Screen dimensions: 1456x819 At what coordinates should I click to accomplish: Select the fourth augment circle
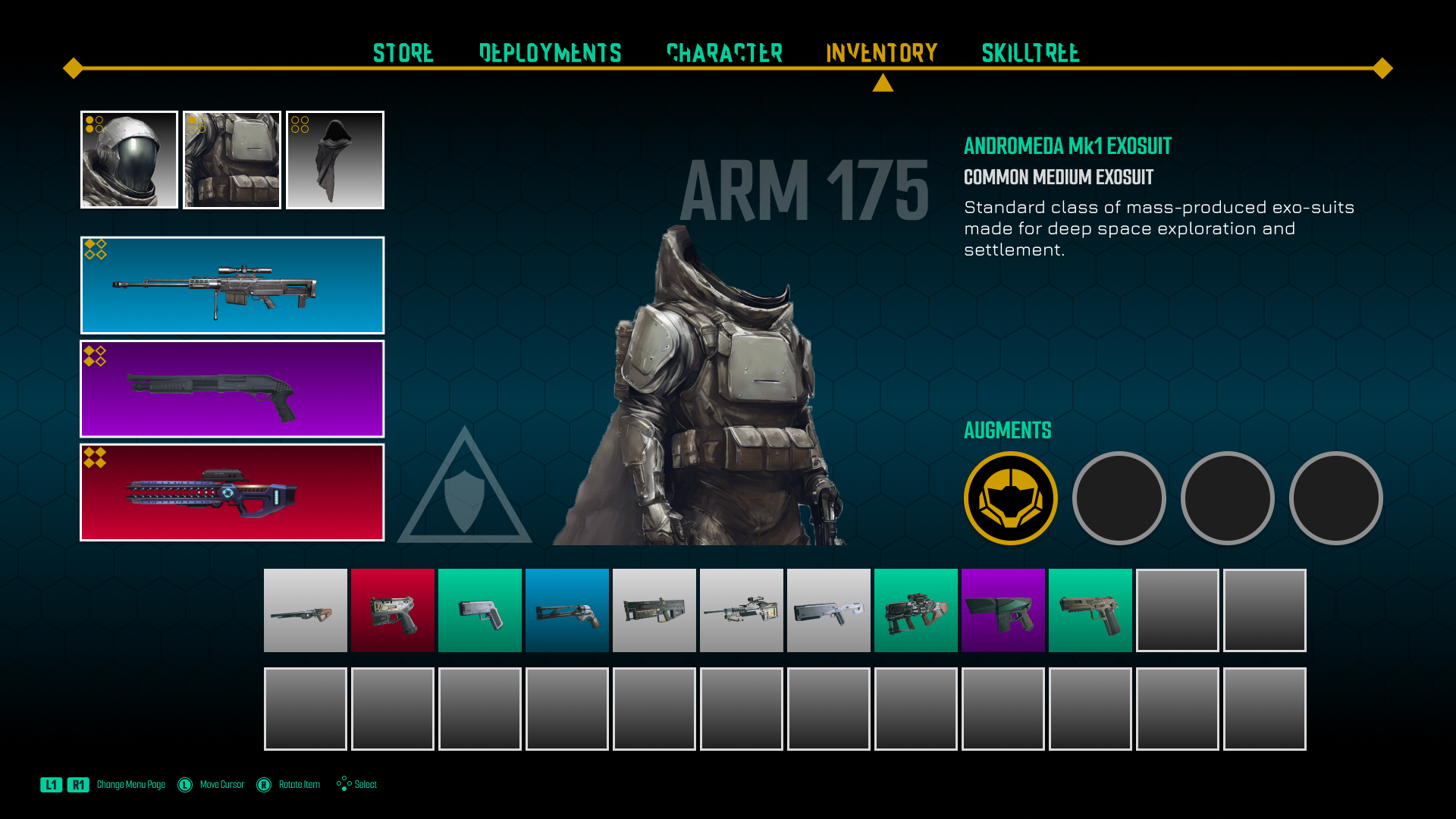click(1335, 498)
